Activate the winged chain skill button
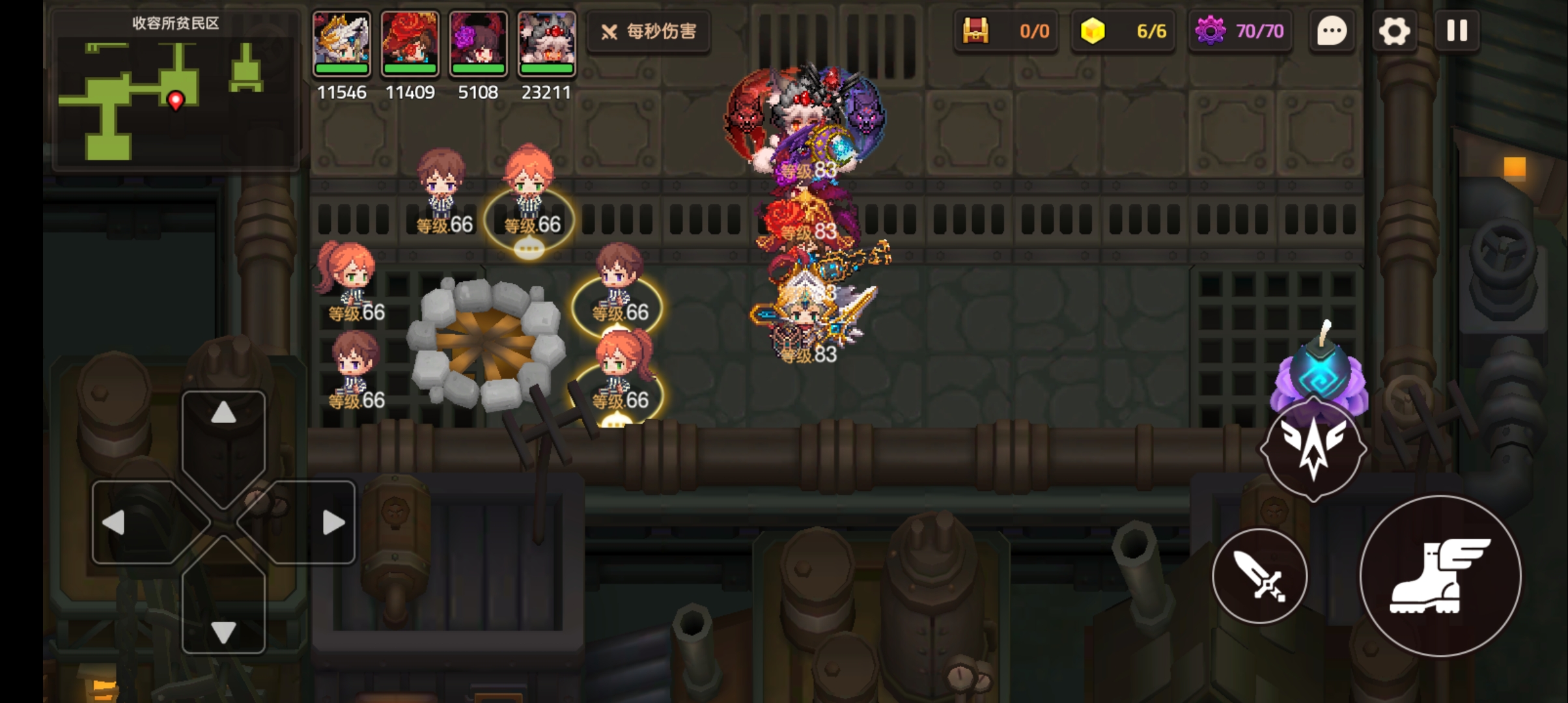Screen dimensions: 1568x703 click(x=1313, y=449)
